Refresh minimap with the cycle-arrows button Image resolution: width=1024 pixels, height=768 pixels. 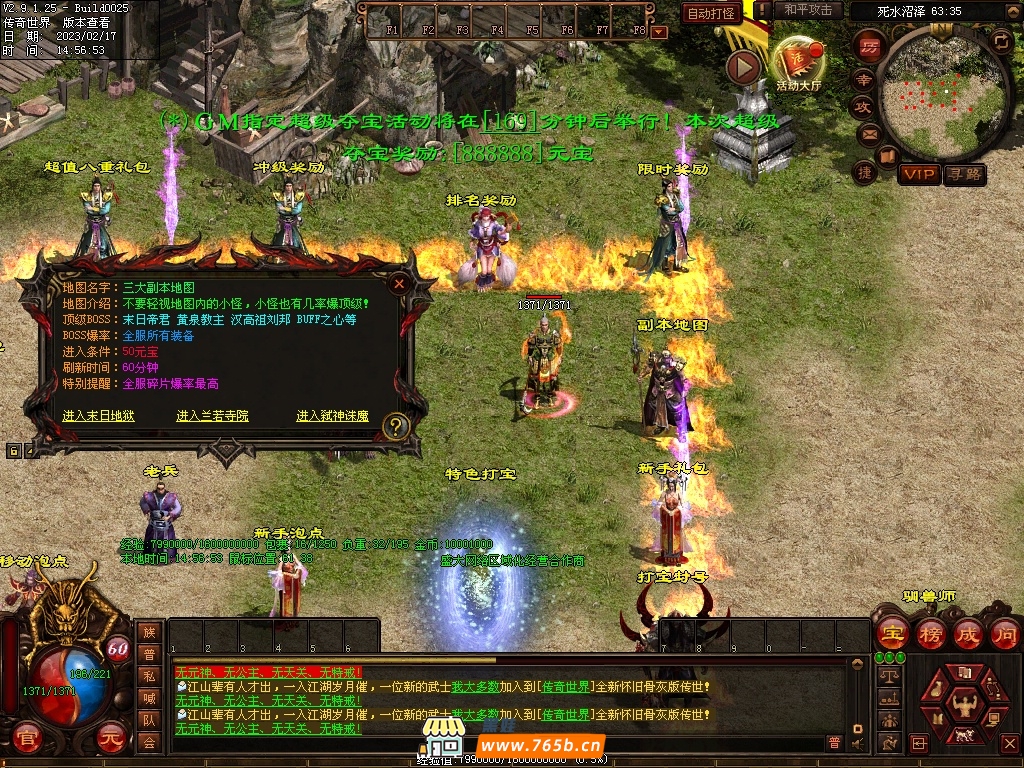coord(1000,40)
